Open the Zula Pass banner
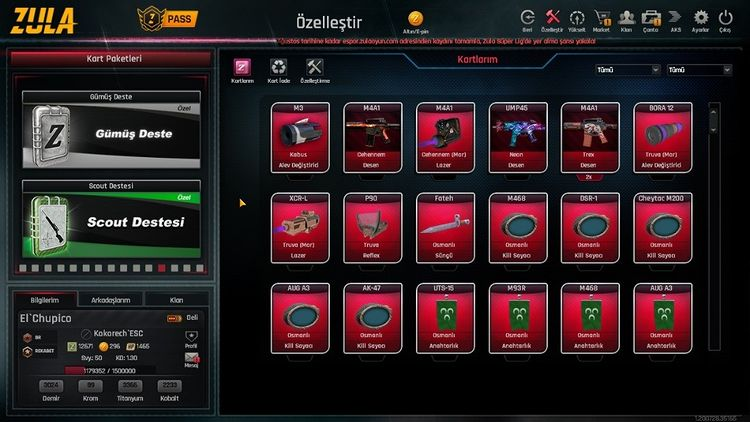Screen dimensions: 750x422 165,18
